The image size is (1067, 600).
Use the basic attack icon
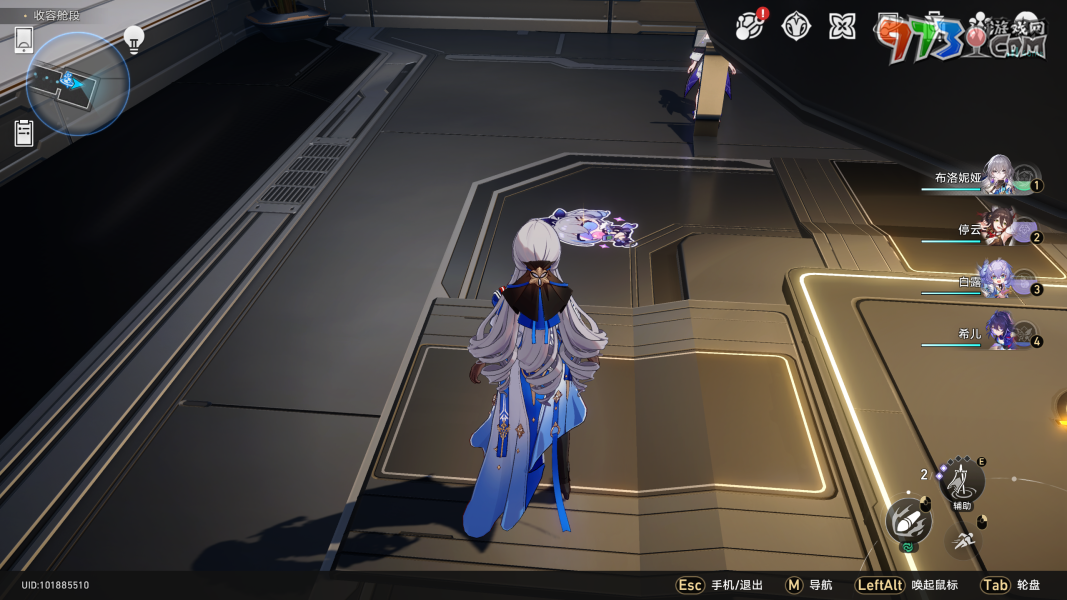pos(908,521)
